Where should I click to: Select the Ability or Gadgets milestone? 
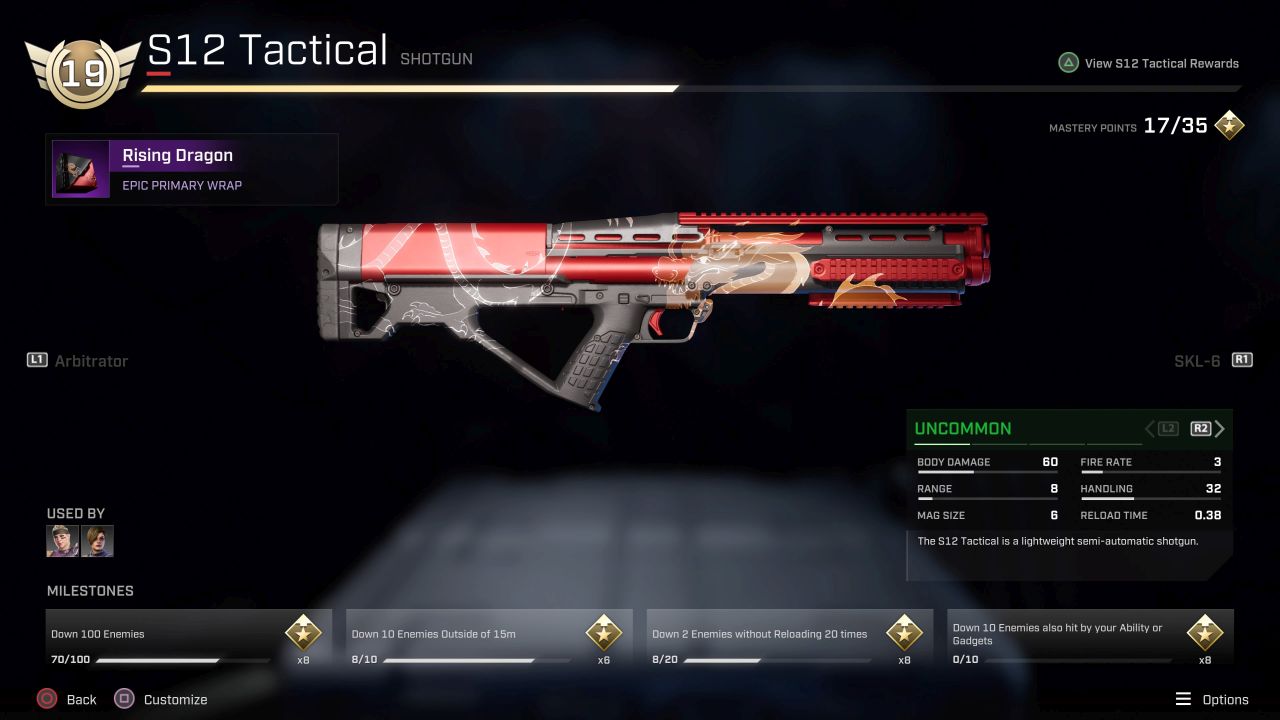1090,640
